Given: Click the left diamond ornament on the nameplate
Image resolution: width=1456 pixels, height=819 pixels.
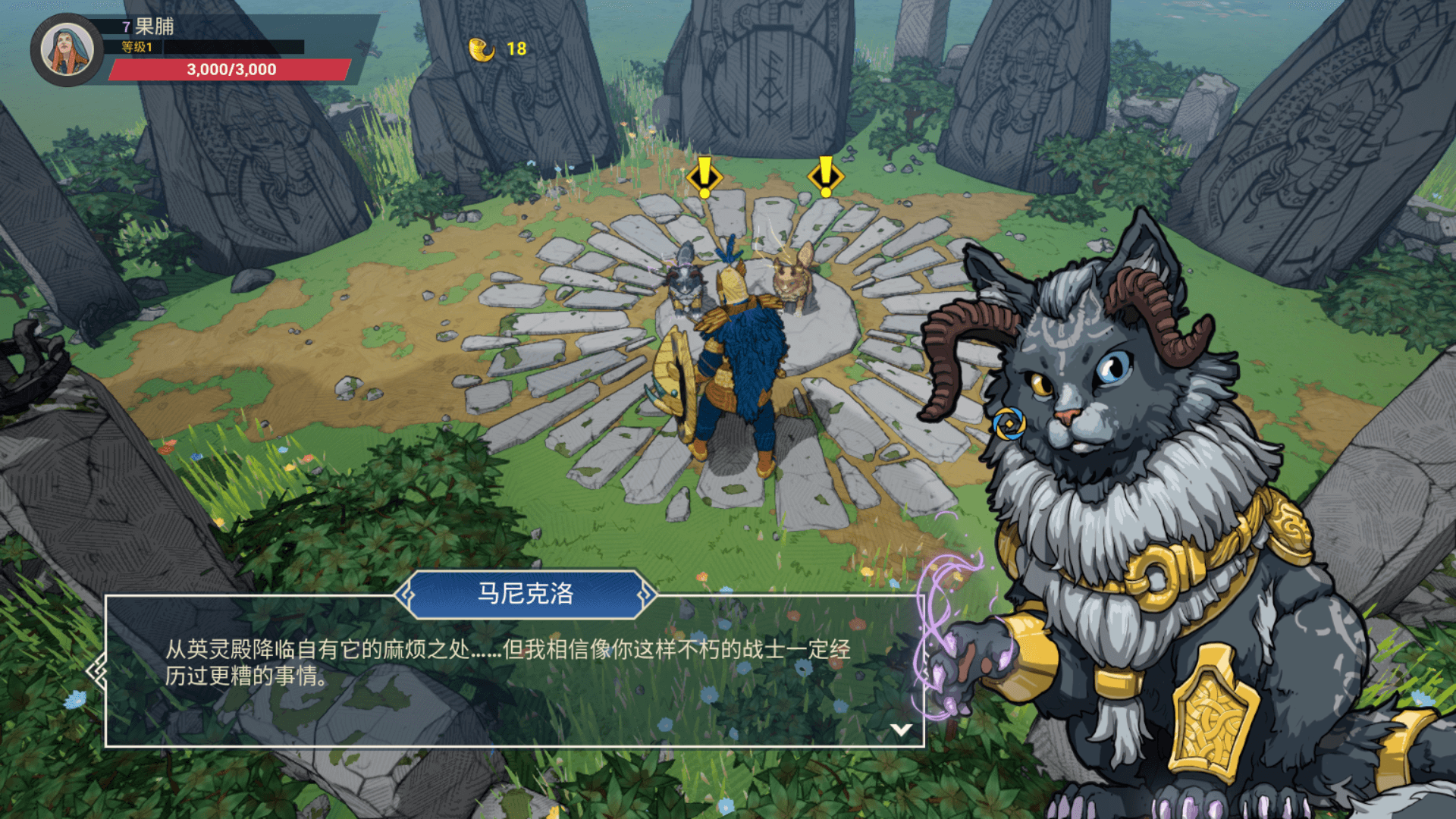Looking at the screenshot, I should tap(408, 596).
